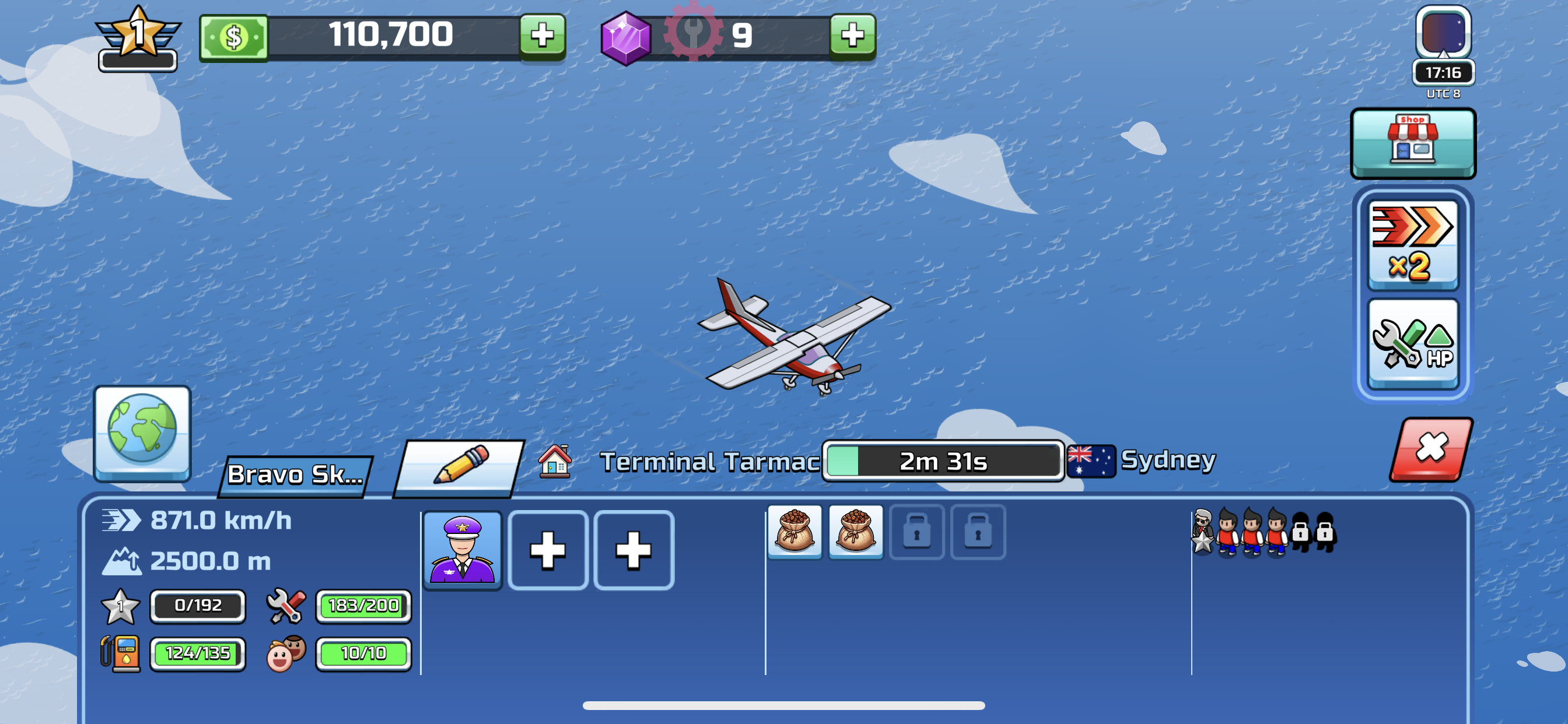Select the second locked cargo slot
Screen dimensions: 1568x724
(978, 532)
